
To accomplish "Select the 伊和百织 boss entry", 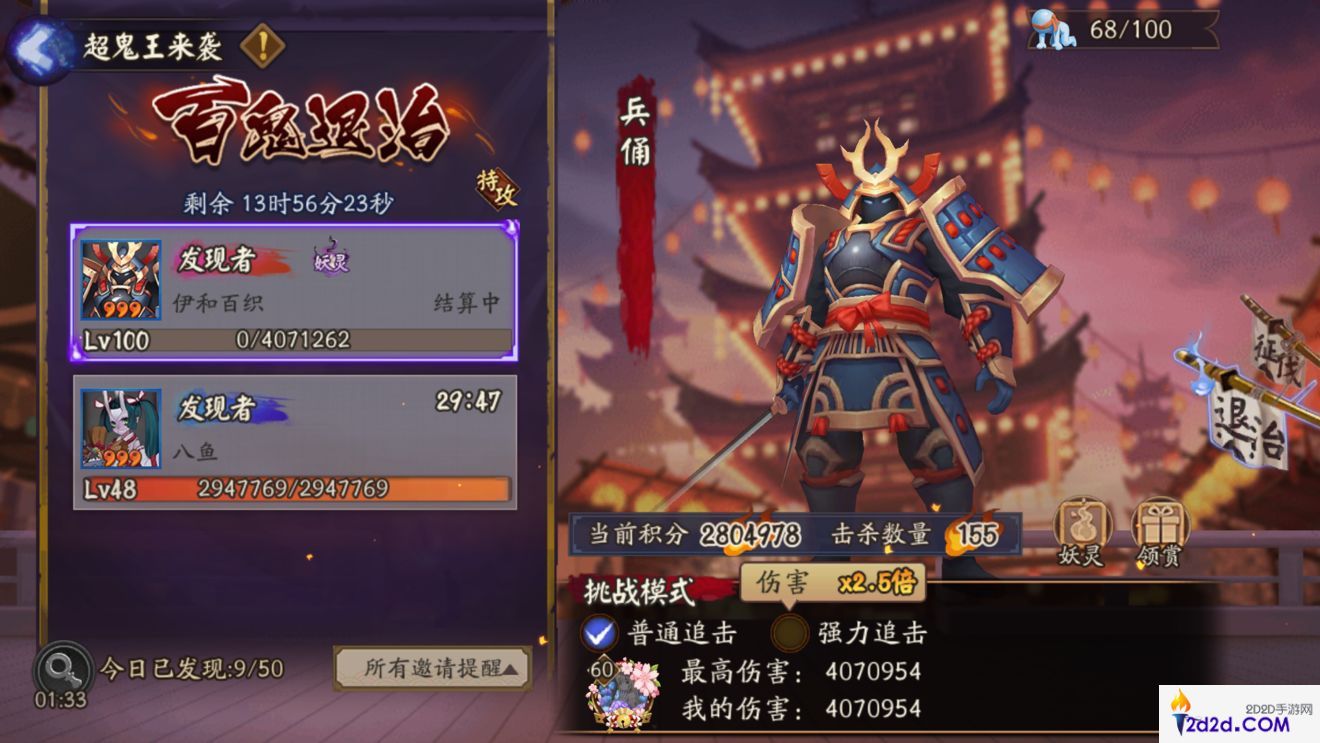I will tap(292, 290).
